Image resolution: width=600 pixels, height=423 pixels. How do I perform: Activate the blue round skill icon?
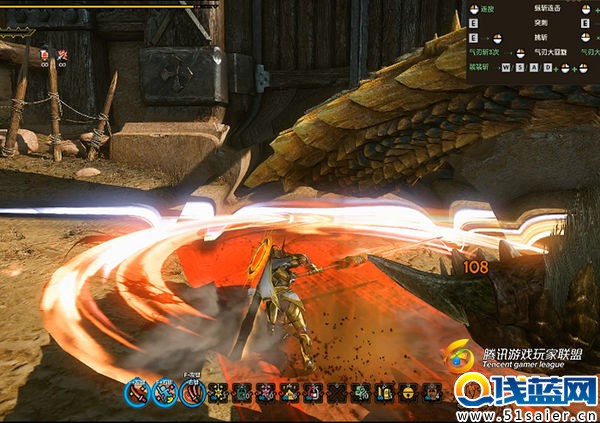164,393
